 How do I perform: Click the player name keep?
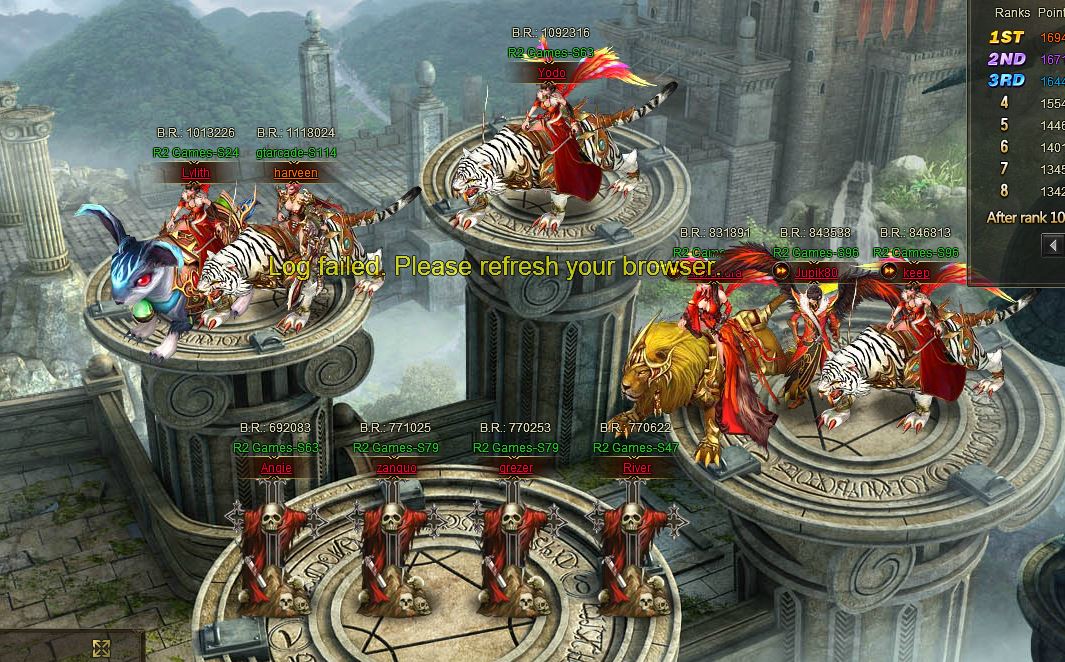[x=916, y=272]
